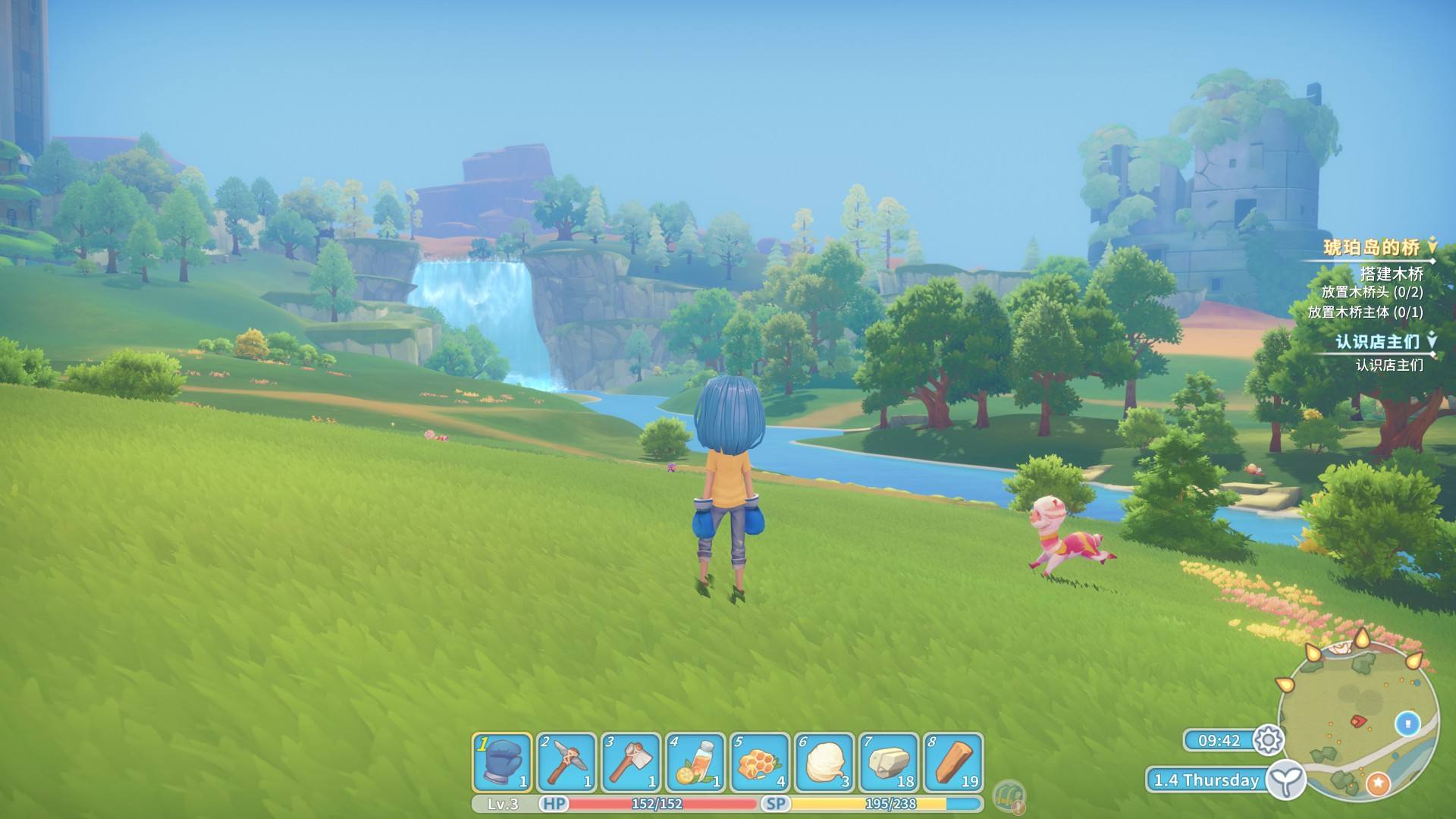Select the boxing glove hotbar slot
Screen dimensions: 1456x819
coord(502,763)
